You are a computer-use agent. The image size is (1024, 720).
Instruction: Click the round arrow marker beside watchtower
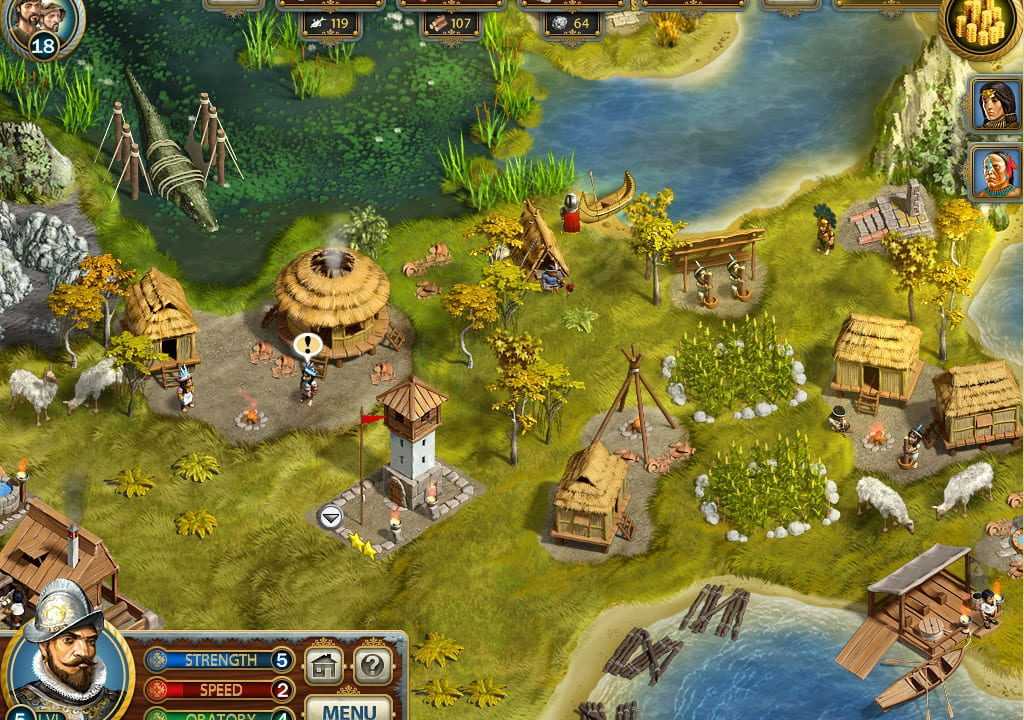(330, 516)
